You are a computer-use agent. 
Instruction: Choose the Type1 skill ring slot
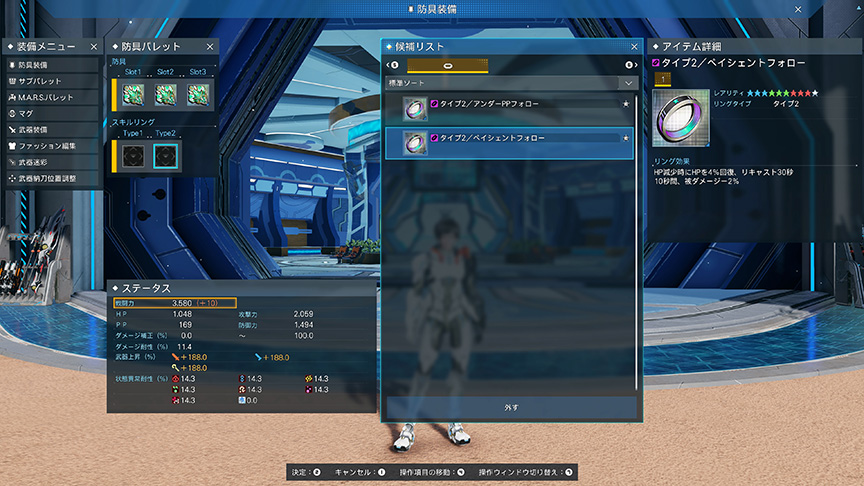pos(132,155)
